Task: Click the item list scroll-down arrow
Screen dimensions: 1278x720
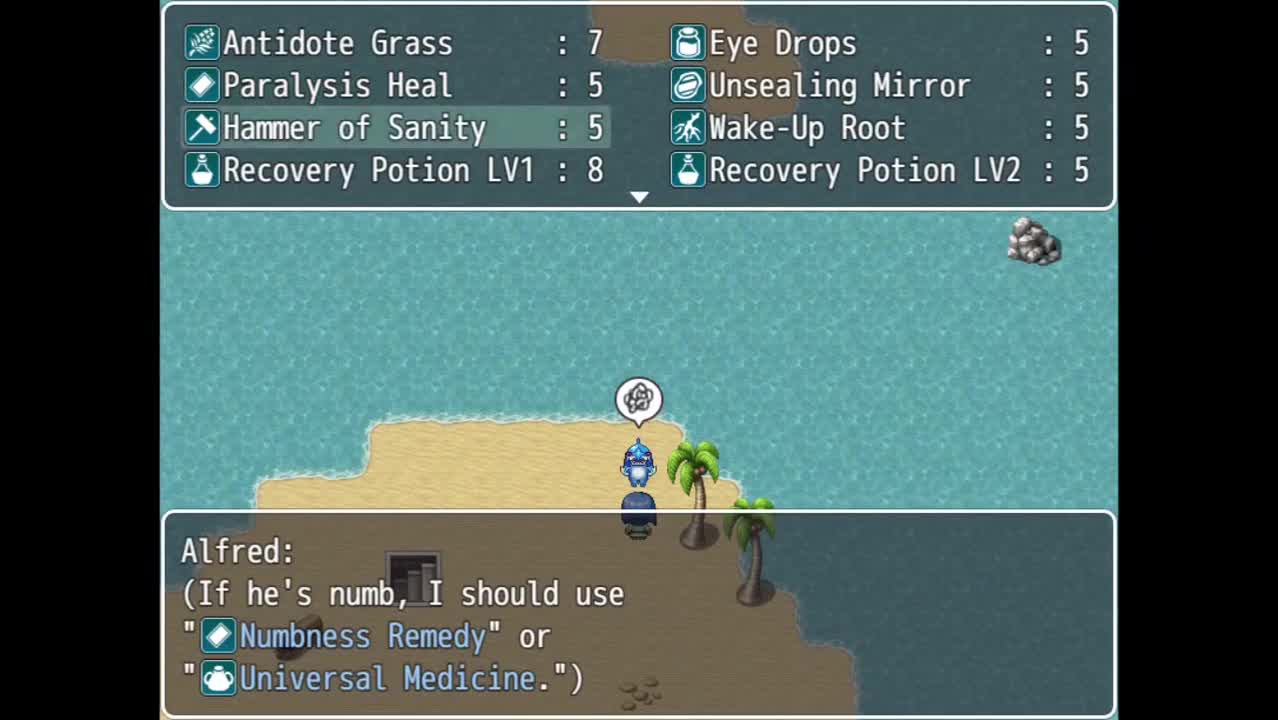Action: tap(639, 198)
